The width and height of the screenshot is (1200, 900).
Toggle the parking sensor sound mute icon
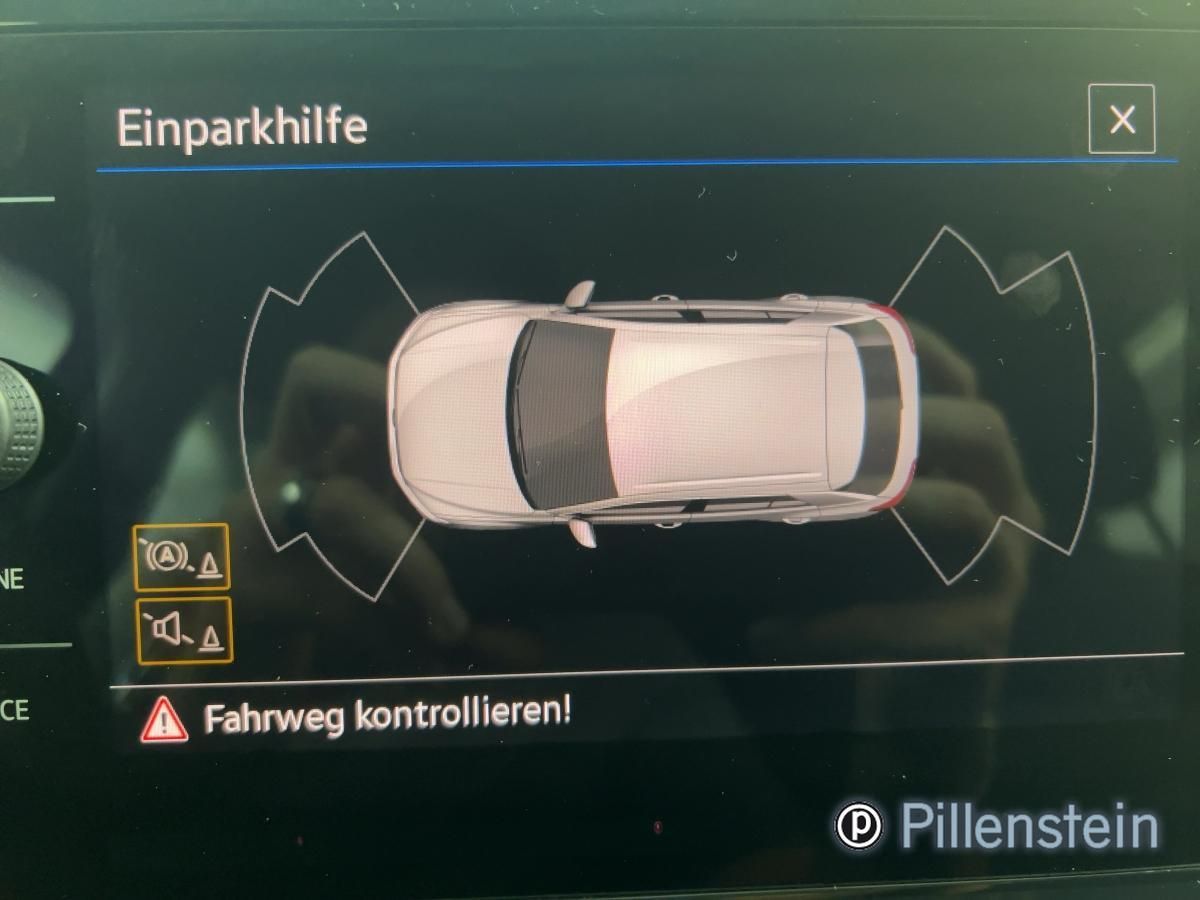point(183,630)
